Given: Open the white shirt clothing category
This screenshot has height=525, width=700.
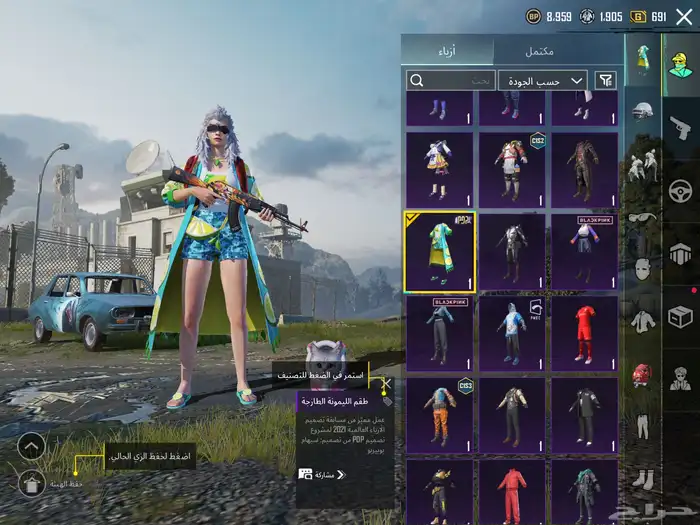Looking at the screenshot, I should click(x=643, y=321).
